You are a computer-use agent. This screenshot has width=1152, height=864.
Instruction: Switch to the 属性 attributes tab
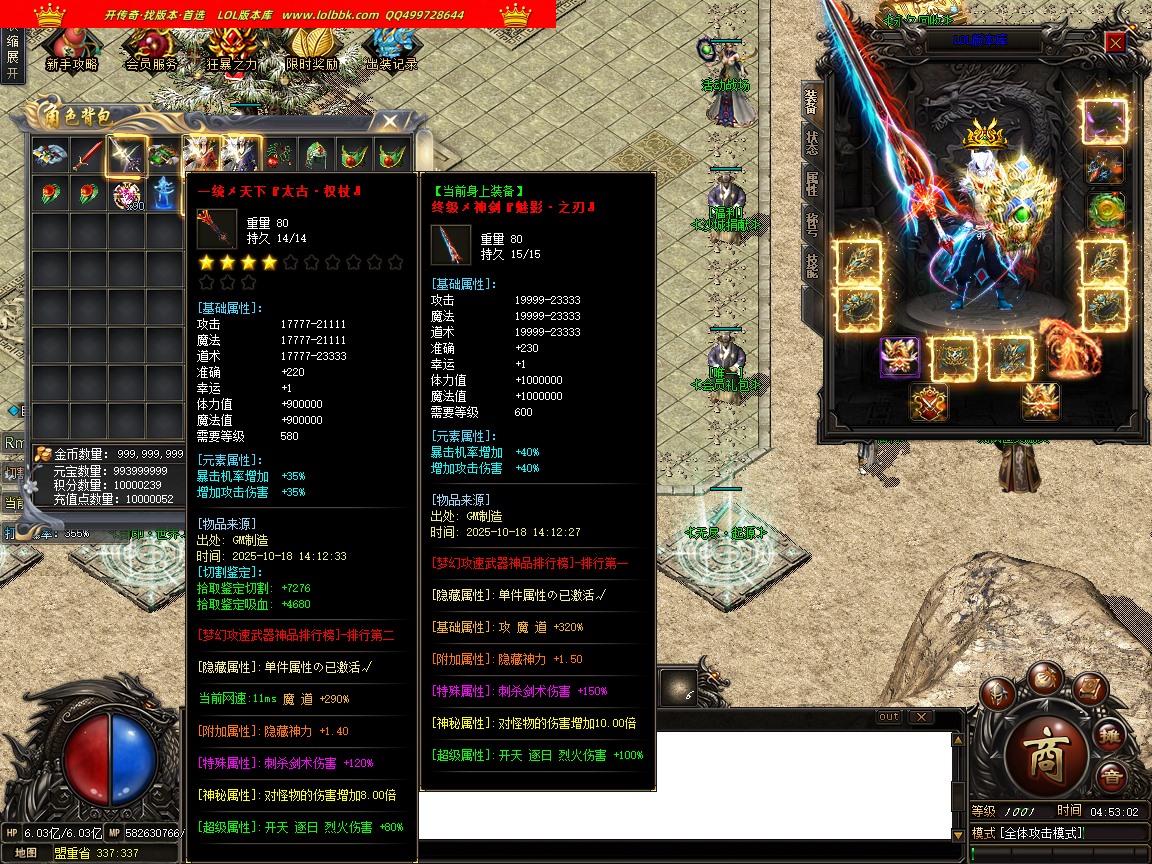click(x=811, y=183)
